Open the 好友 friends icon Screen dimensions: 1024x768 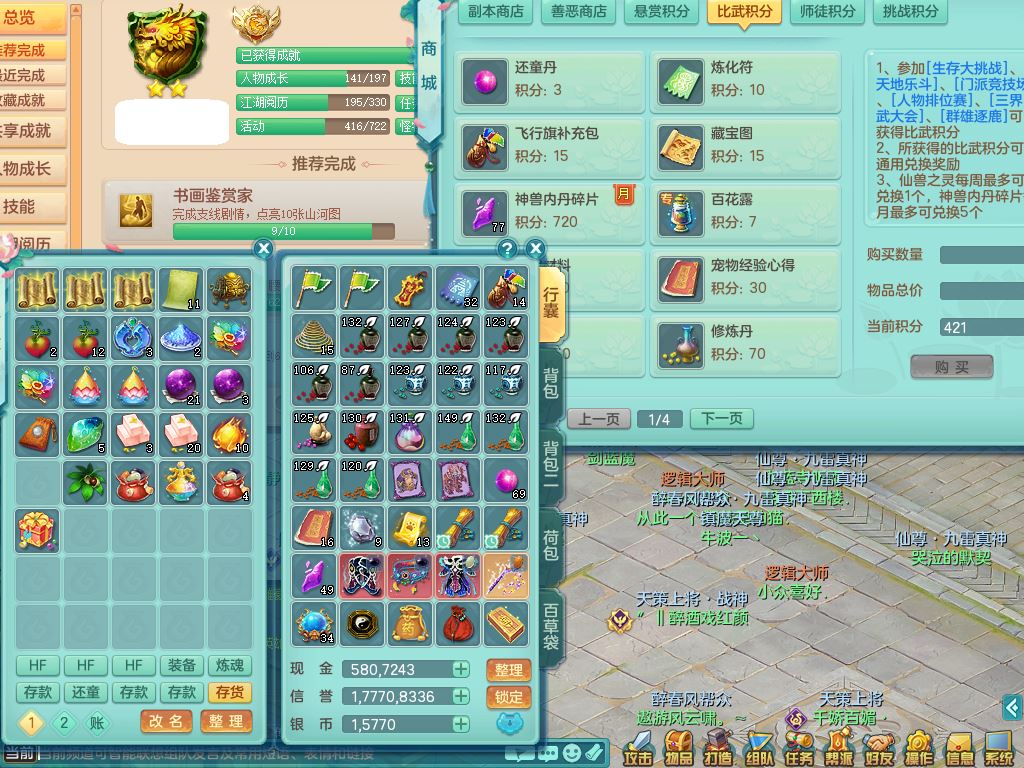(x=879, y=748)
